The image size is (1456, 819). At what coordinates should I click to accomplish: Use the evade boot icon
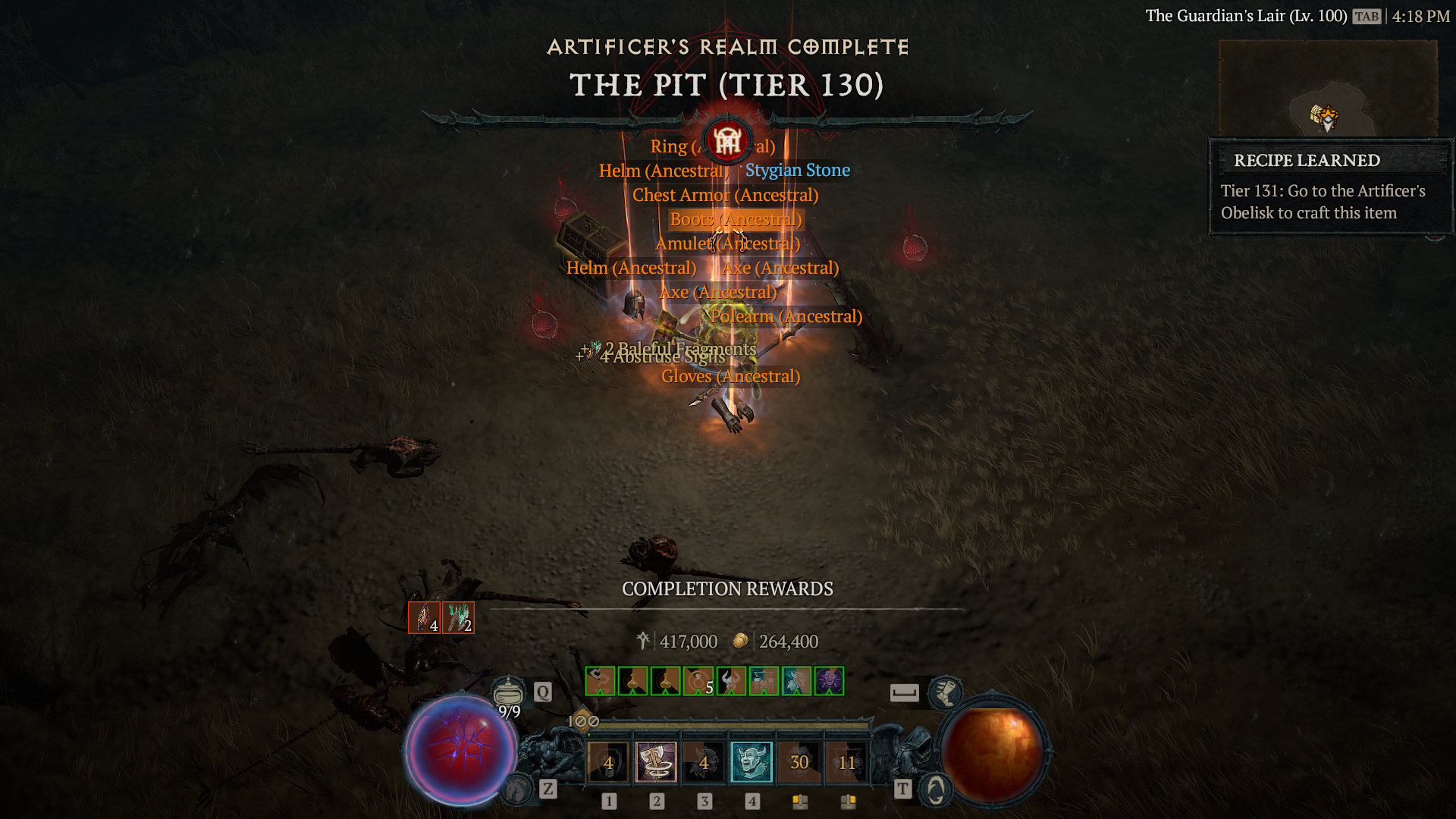(945, 692)
